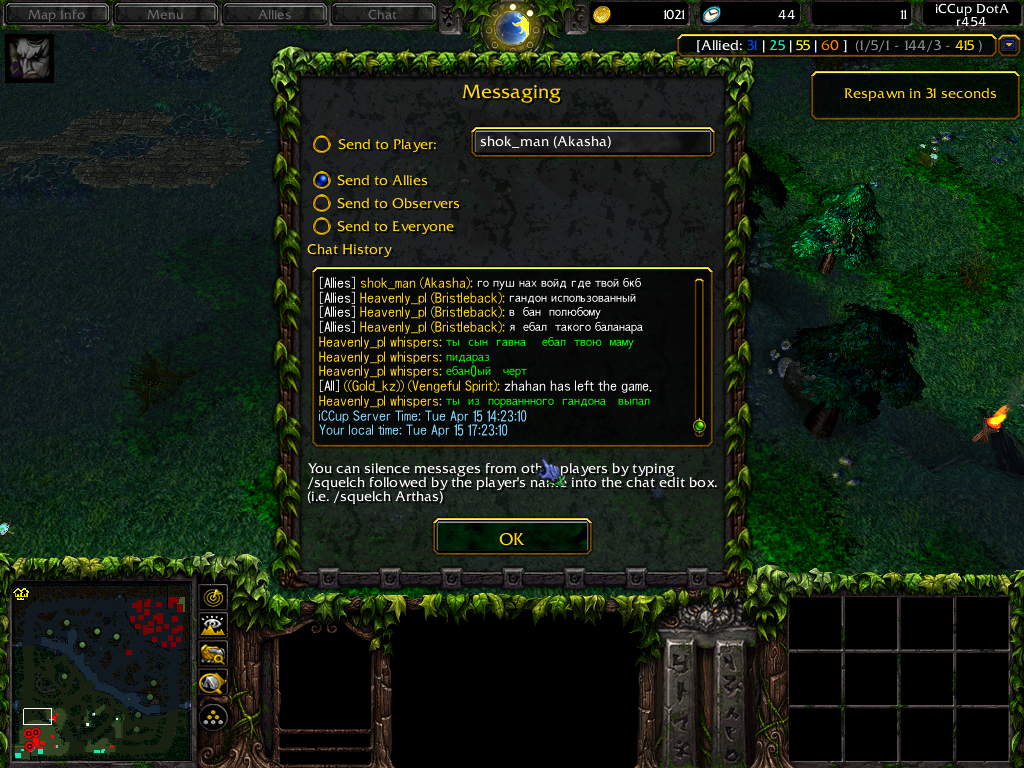Open the Map Info button
Image resolution: width=1024 pixels, height=768 pixels.
[x=56, y=14]
